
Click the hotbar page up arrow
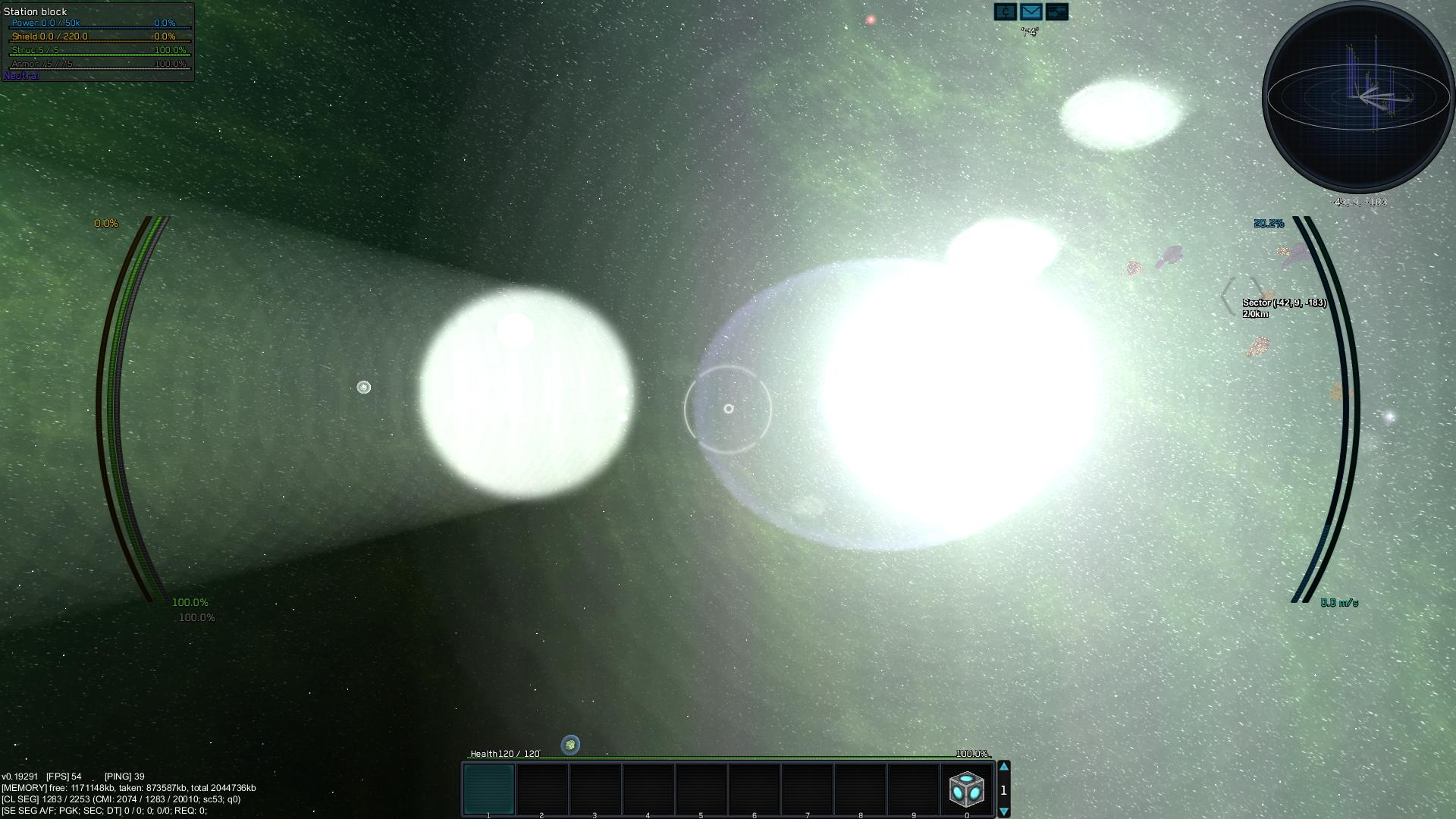click(1003, 767)
